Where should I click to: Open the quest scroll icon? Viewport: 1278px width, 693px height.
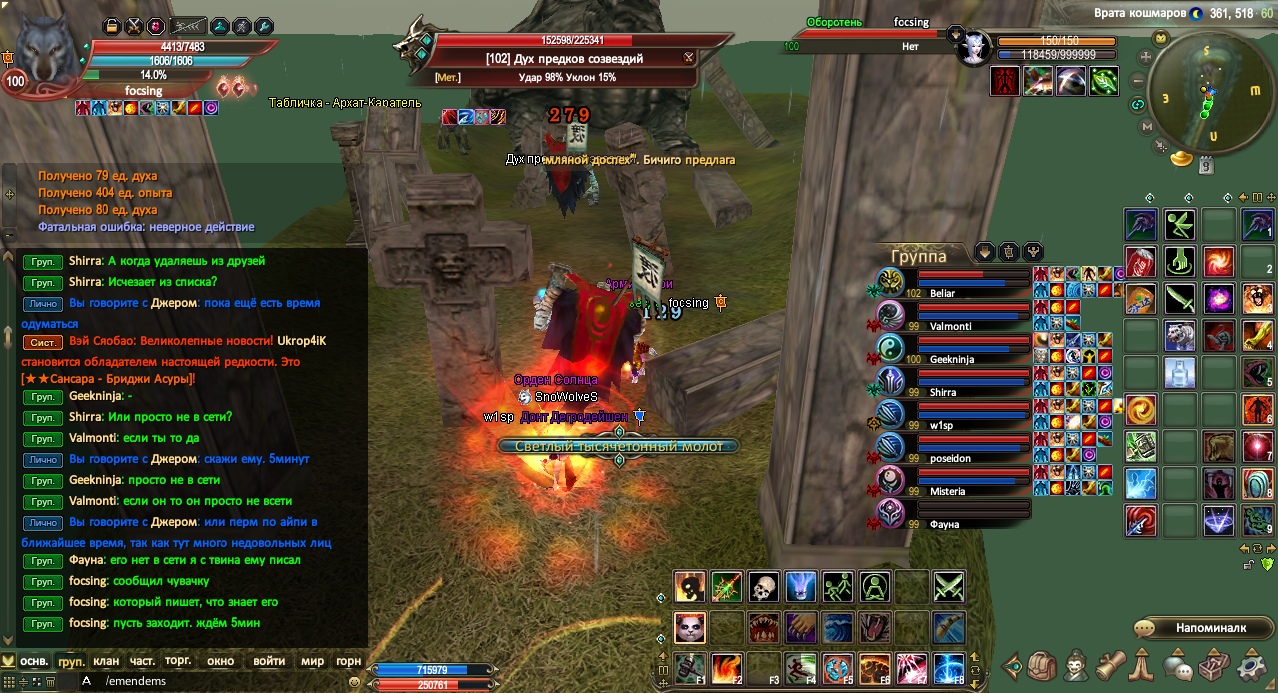click(x=1111, y=665)
